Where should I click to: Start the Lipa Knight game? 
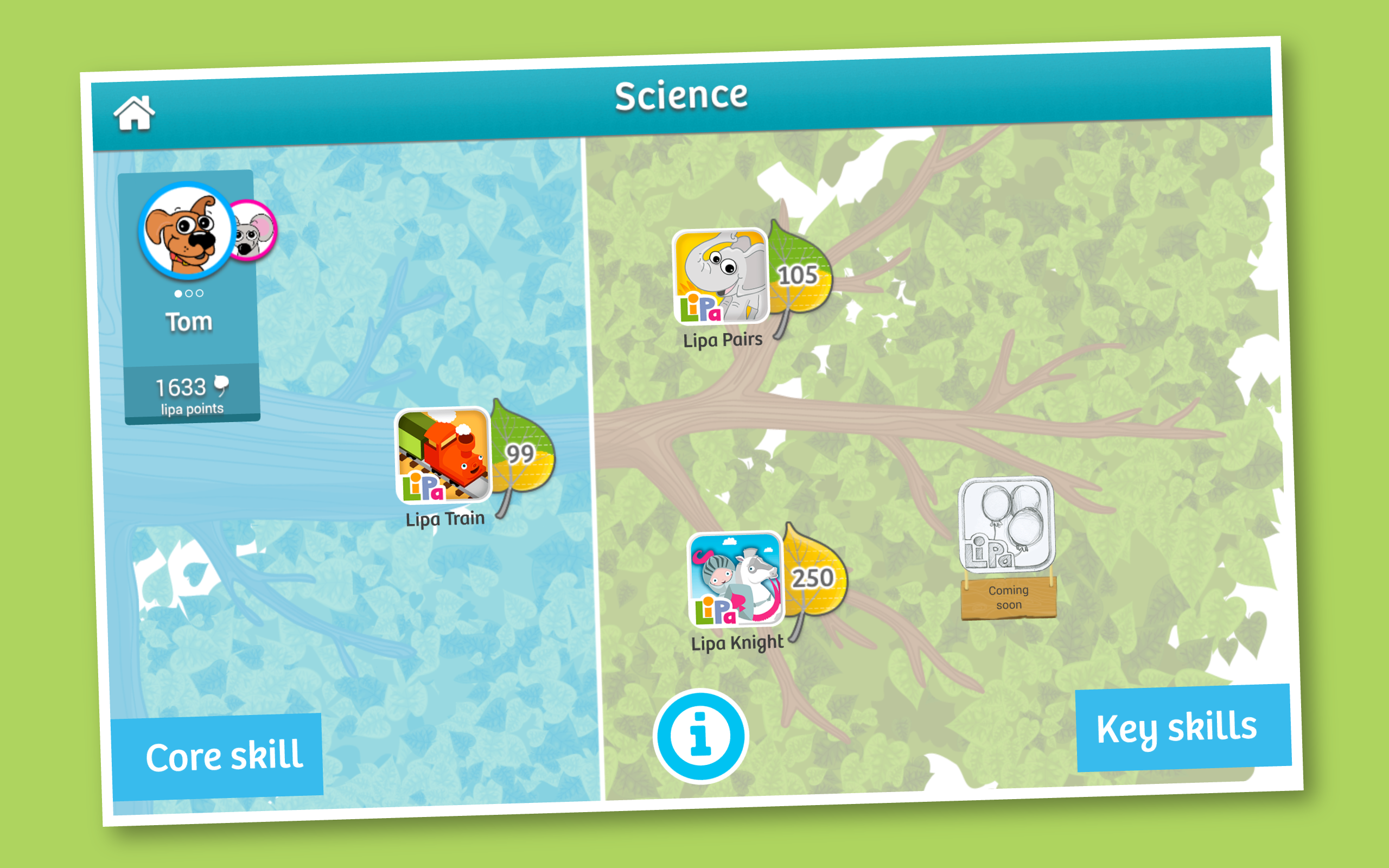pos(736,579)
